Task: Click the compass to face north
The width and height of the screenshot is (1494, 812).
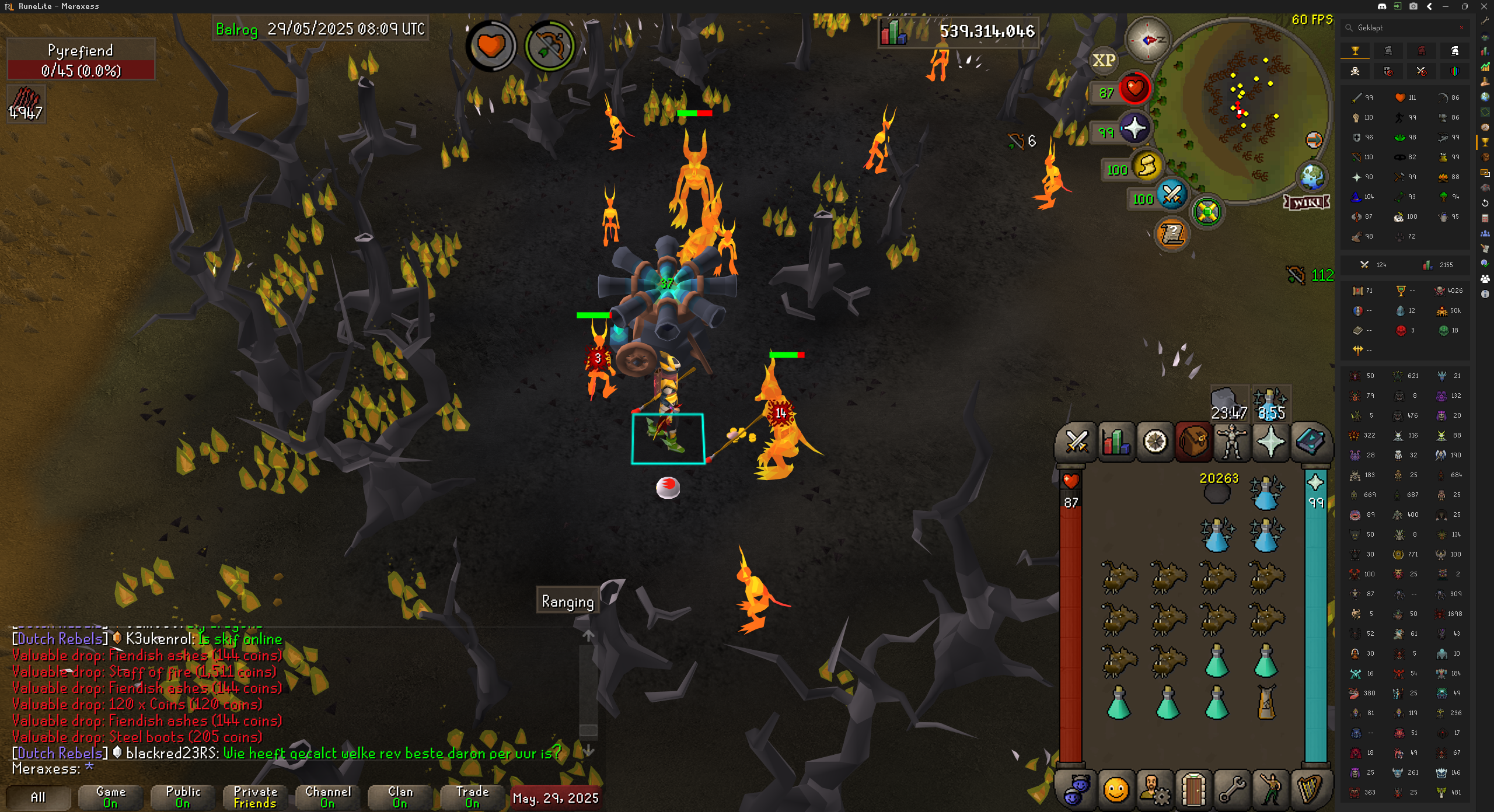Action: (1147, 40)
